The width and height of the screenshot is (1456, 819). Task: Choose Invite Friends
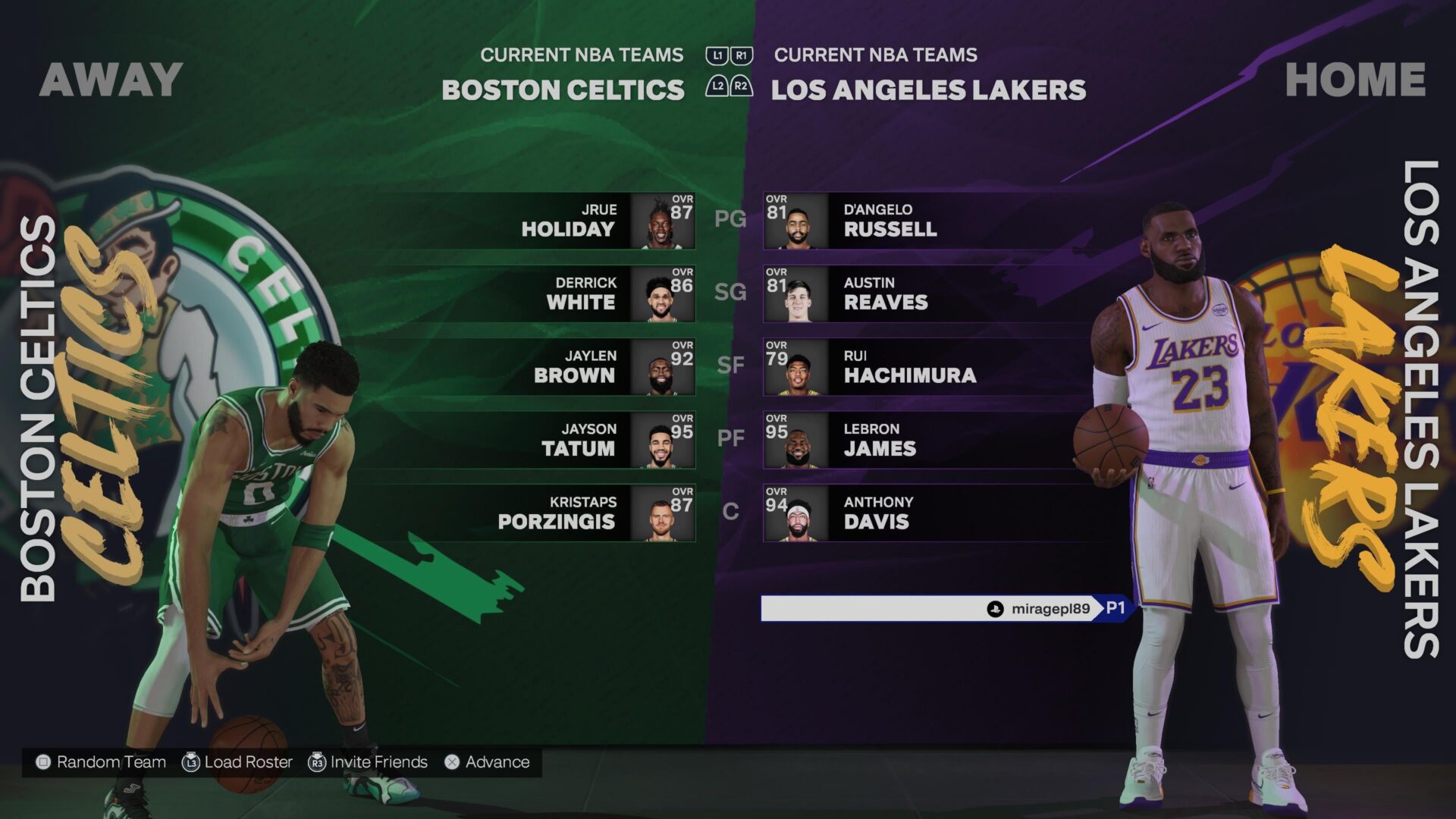369,762
